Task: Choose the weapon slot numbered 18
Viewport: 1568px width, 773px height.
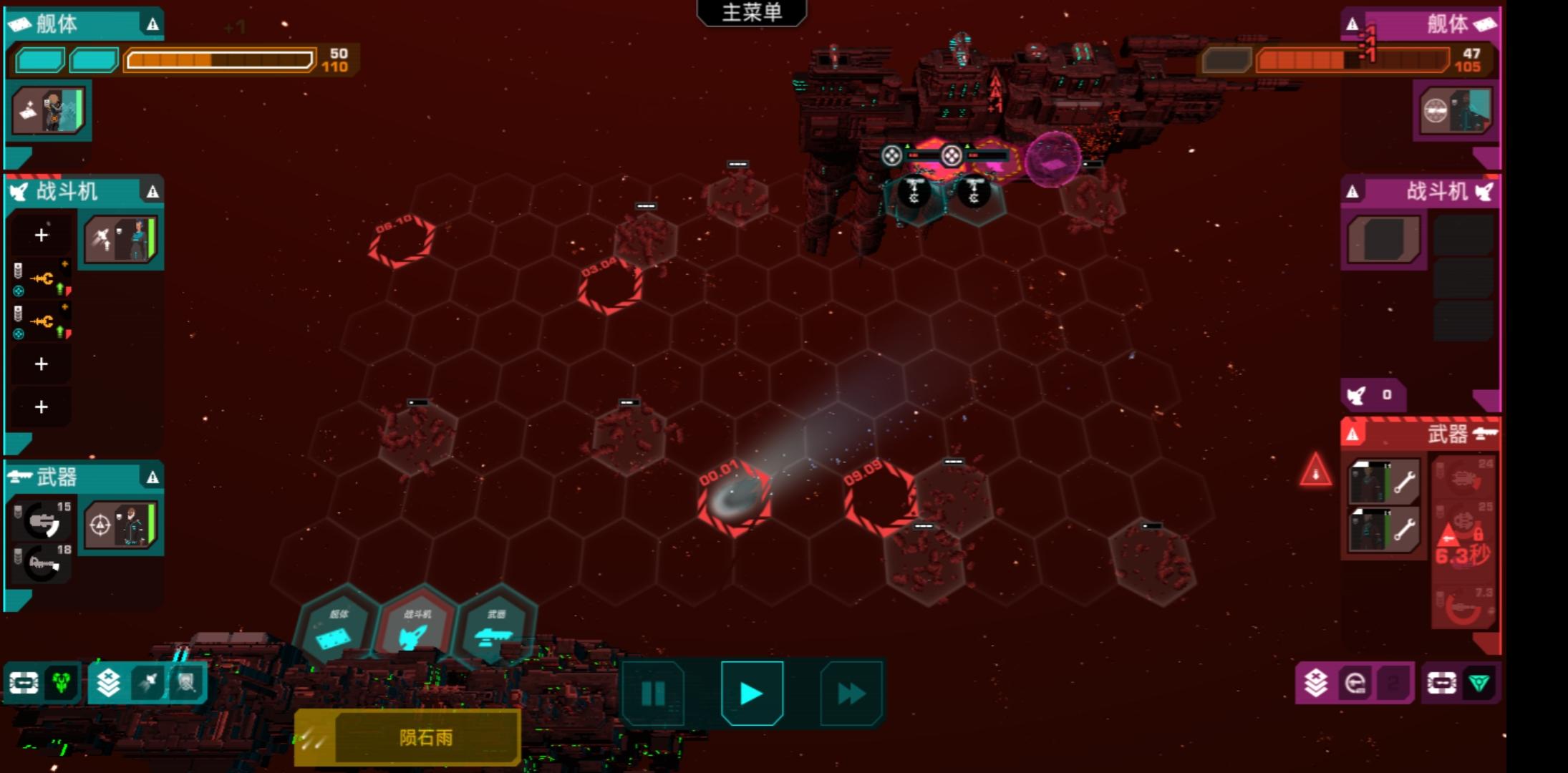Action: [x=44, y=563]
